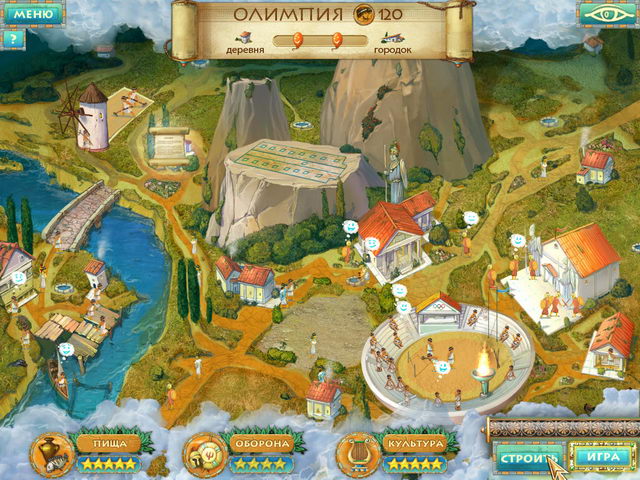Screen dimensions: 640x480
Task: Open the МЕНЮ button
Action: (x=30, y=14)
